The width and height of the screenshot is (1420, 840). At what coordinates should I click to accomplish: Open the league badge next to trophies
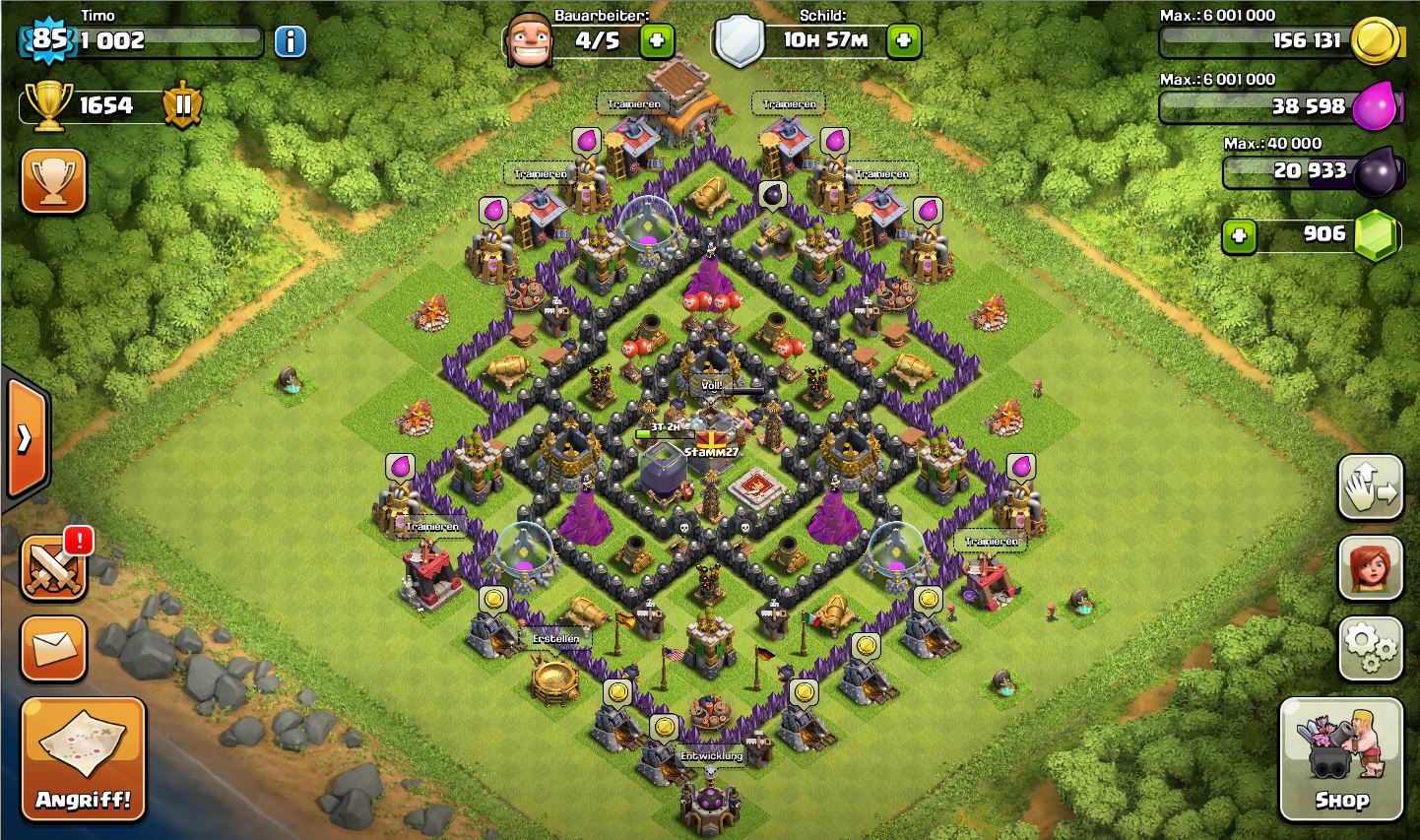pyautogui.click(x=183, y=104)
